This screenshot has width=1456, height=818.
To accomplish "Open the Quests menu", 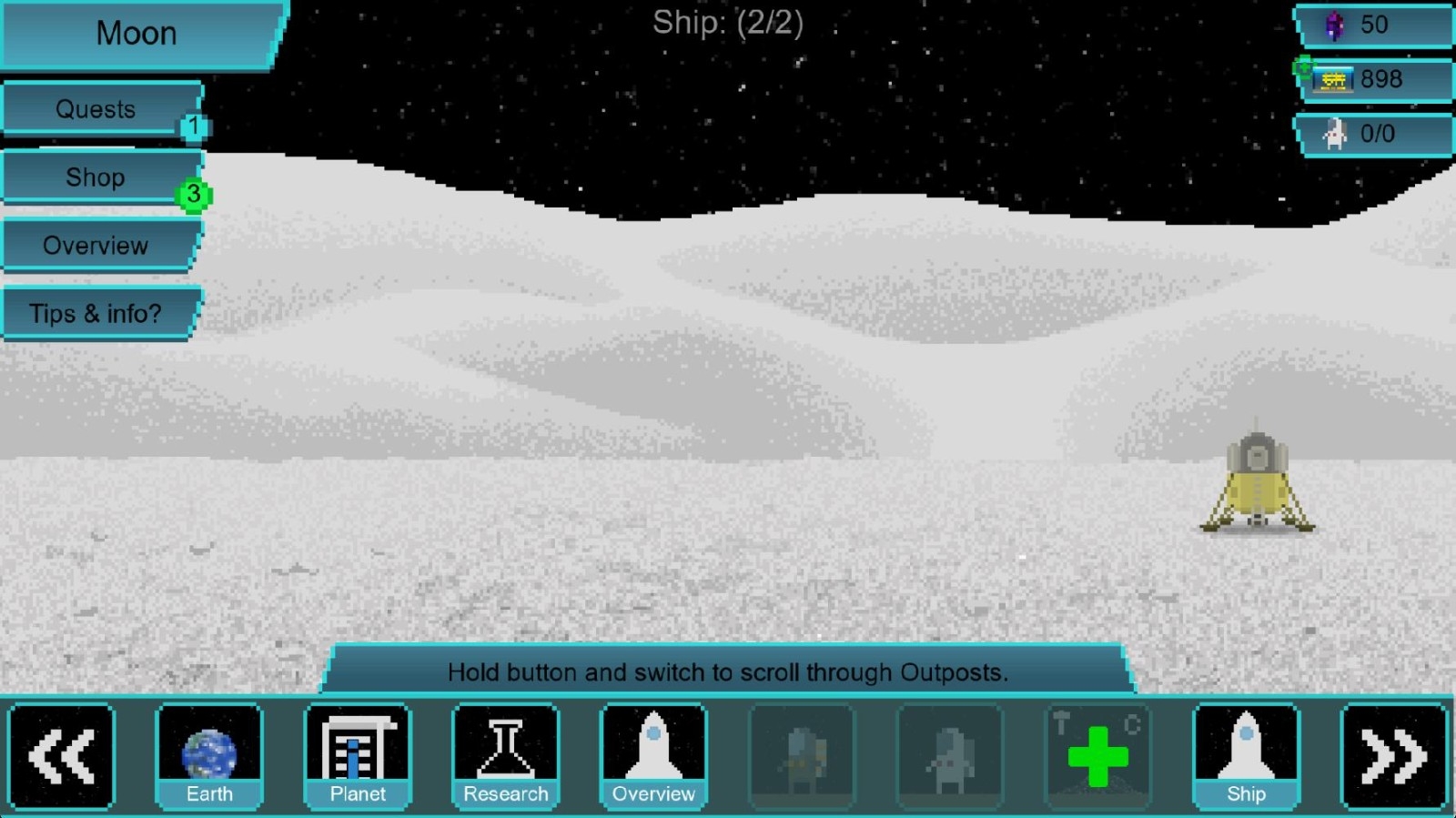I will [x=96, y=110].
